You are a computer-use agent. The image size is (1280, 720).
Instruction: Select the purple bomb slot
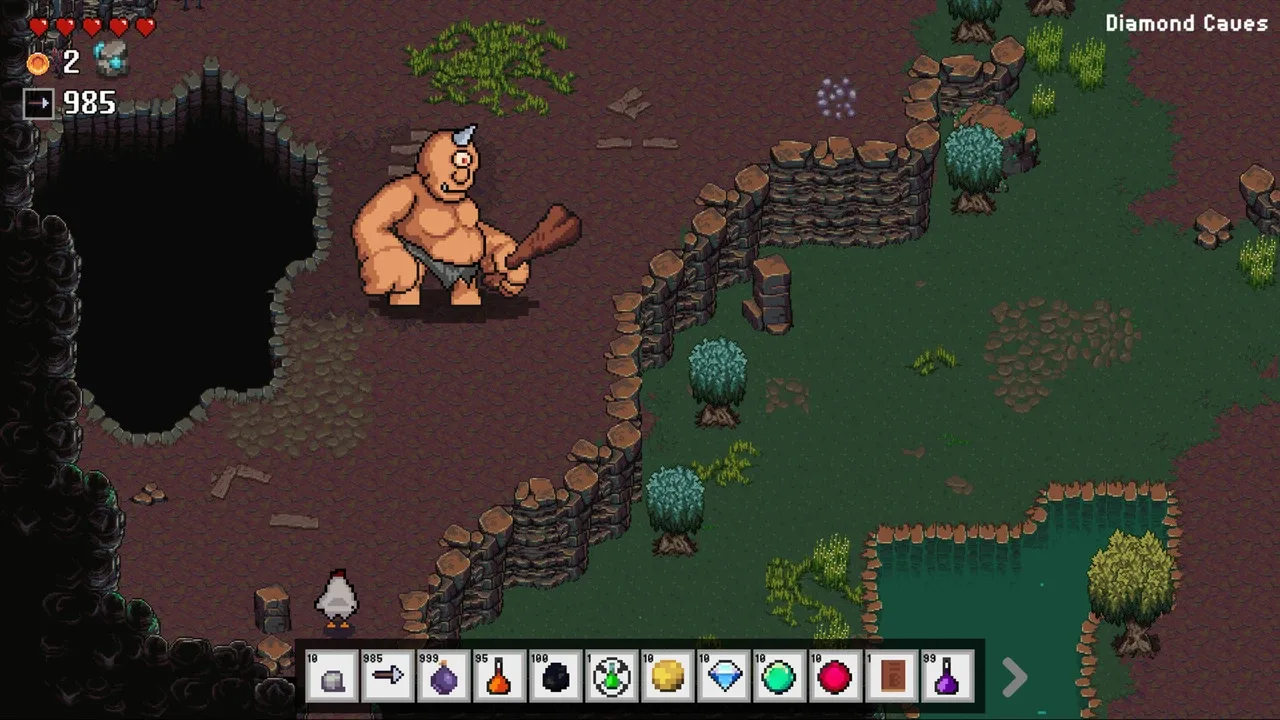point(444,676)
